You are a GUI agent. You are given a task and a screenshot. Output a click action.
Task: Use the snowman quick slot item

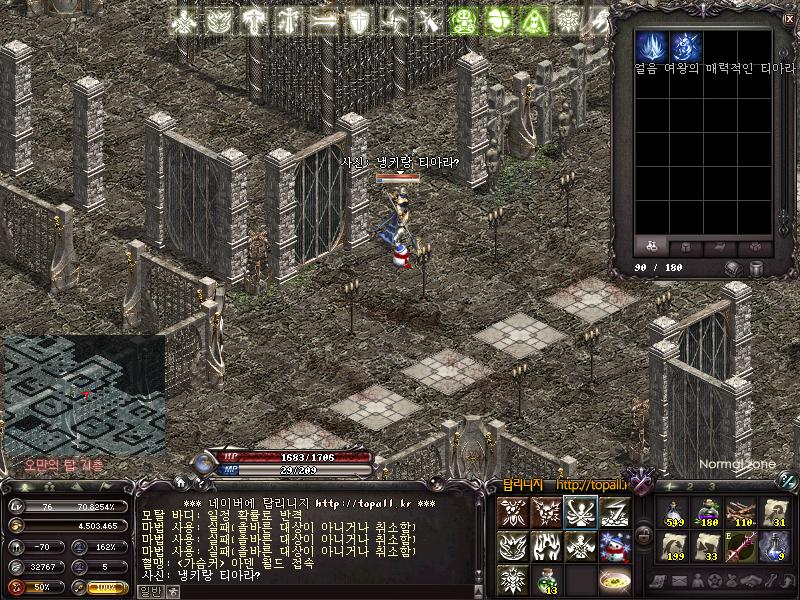pos(614,547)
